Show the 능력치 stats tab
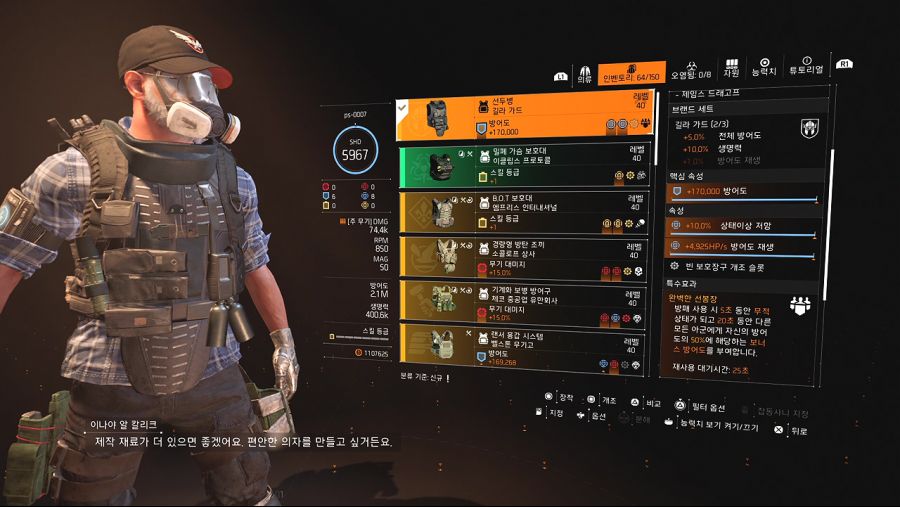The width and height of the screenshot is (900, 507). point(764,68)
